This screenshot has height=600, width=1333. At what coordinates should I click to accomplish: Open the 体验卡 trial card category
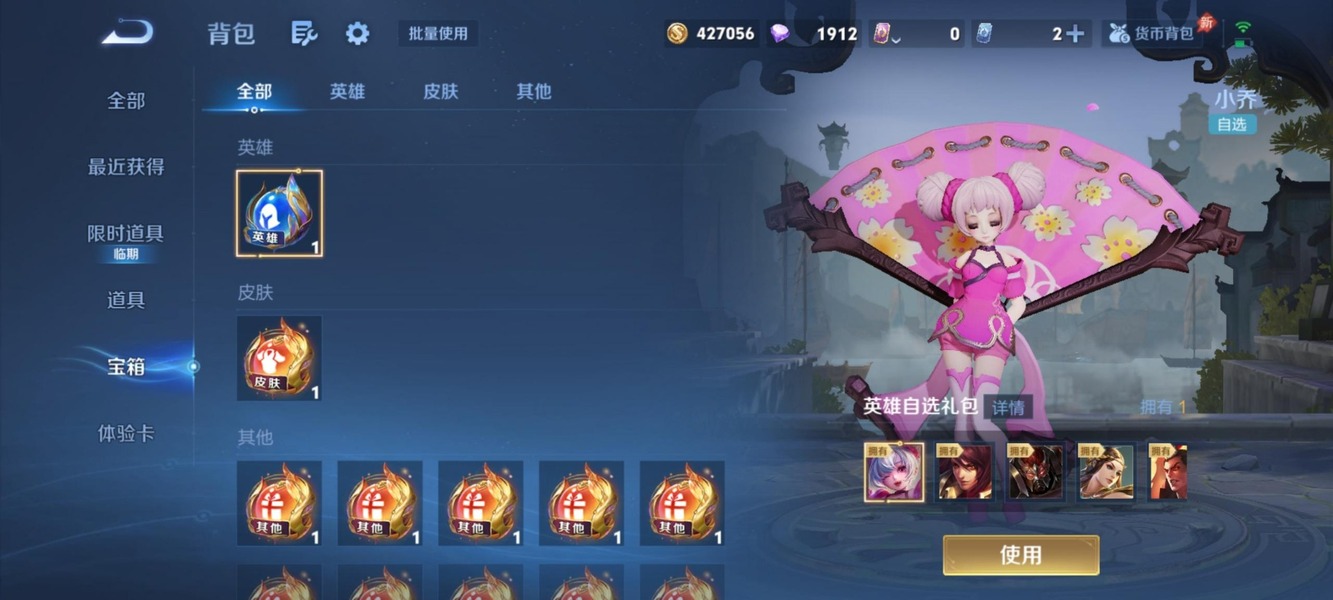[x=126, y=434]
